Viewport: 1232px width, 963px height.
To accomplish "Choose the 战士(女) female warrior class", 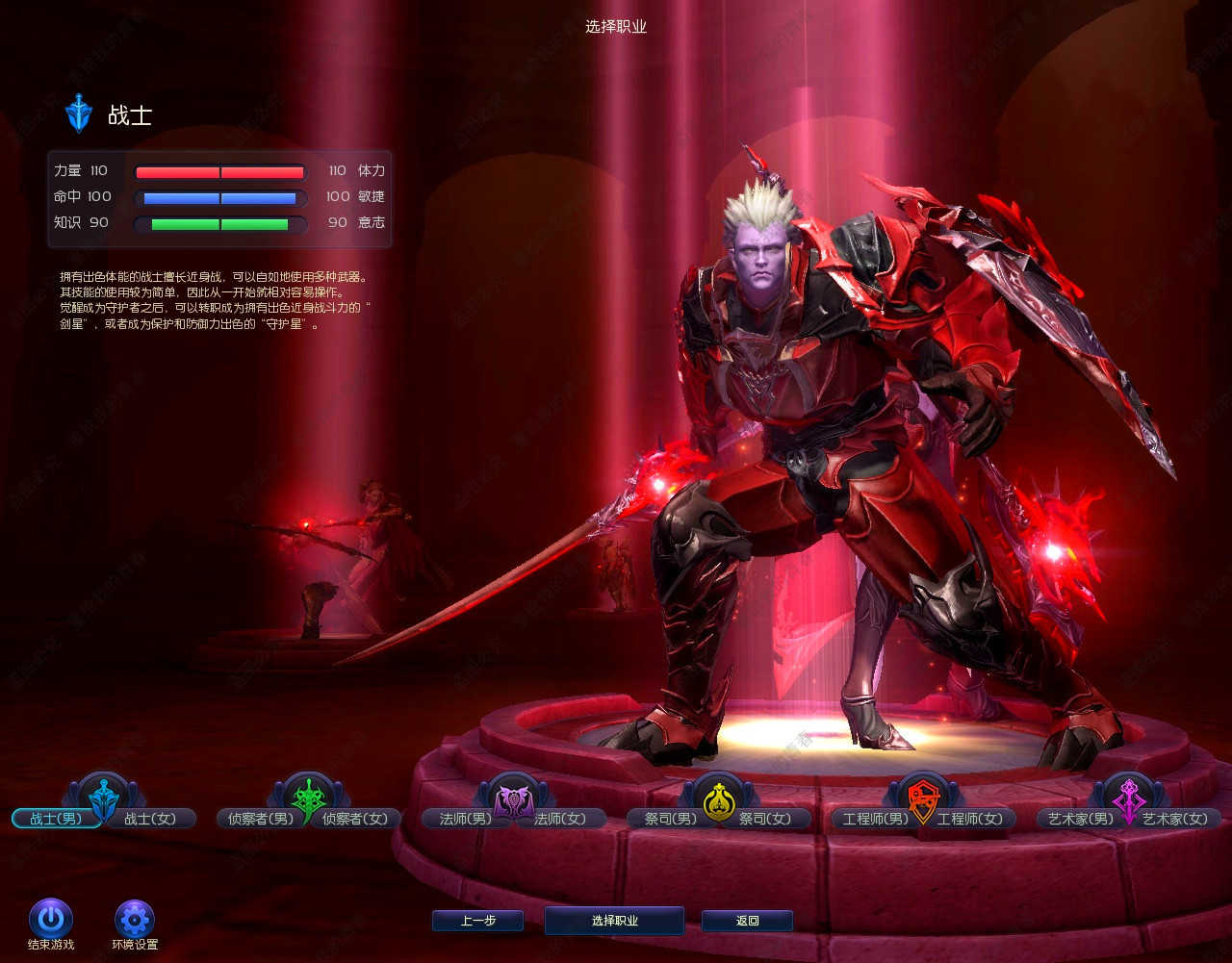I will (x=151, y=819).
